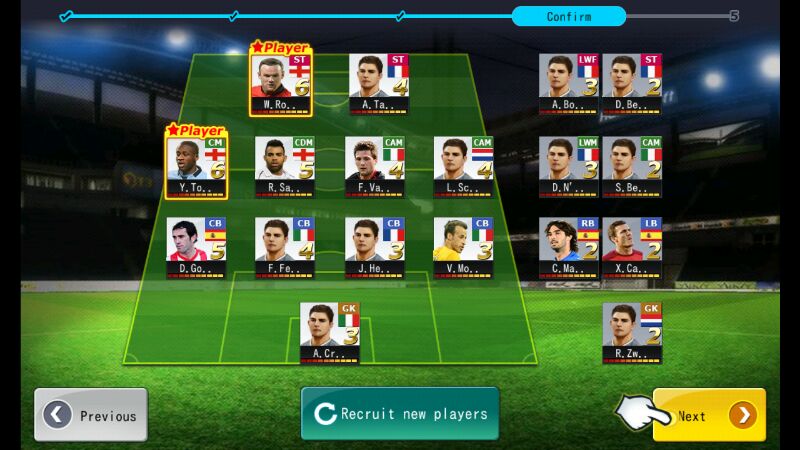Pick substitute A.Bo.. LWF card

tap(569, 82)
